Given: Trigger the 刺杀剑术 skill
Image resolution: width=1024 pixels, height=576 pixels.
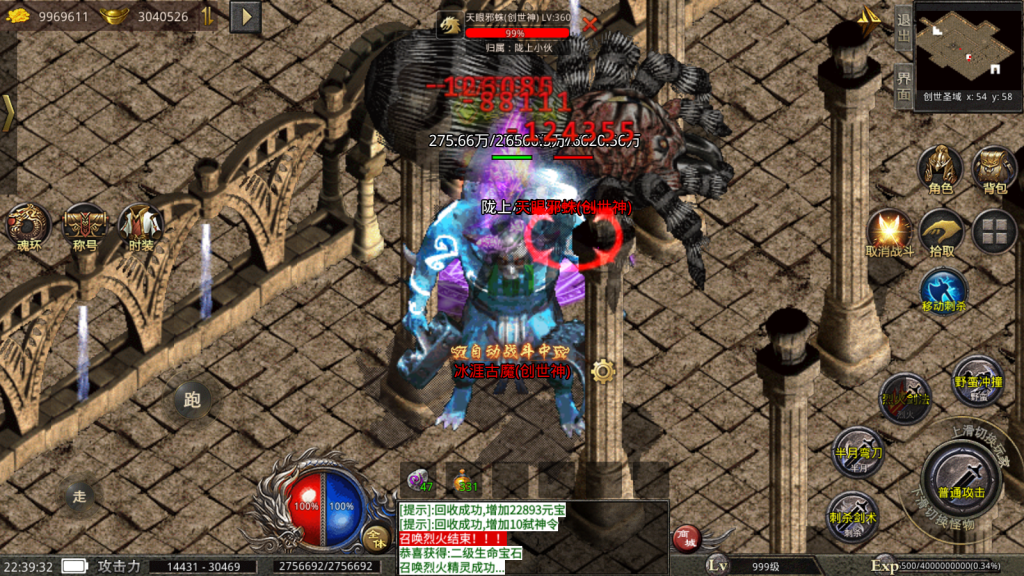Looking at the screenshot, I should 853,515.
